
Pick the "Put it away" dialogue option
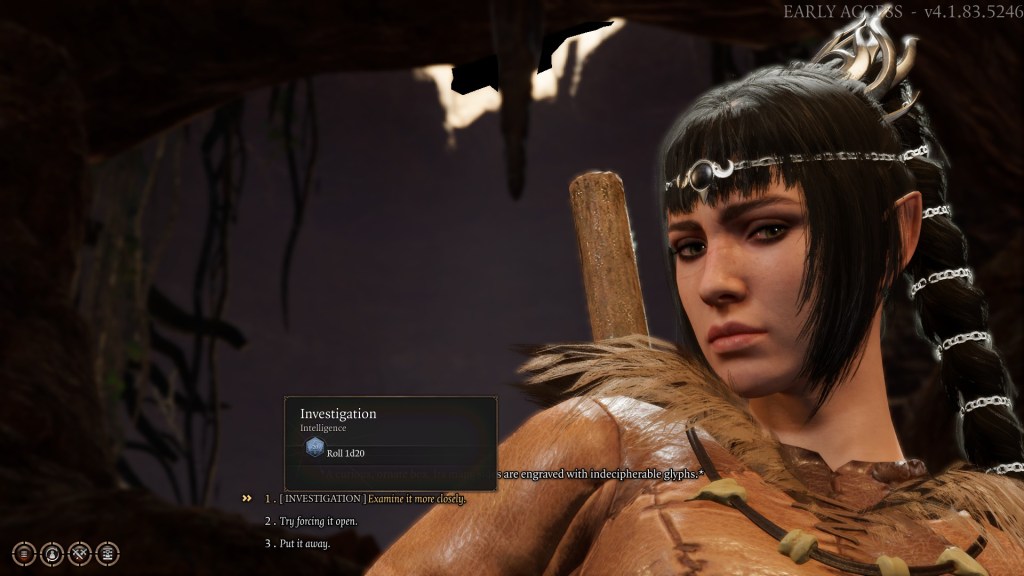(304, 544)
